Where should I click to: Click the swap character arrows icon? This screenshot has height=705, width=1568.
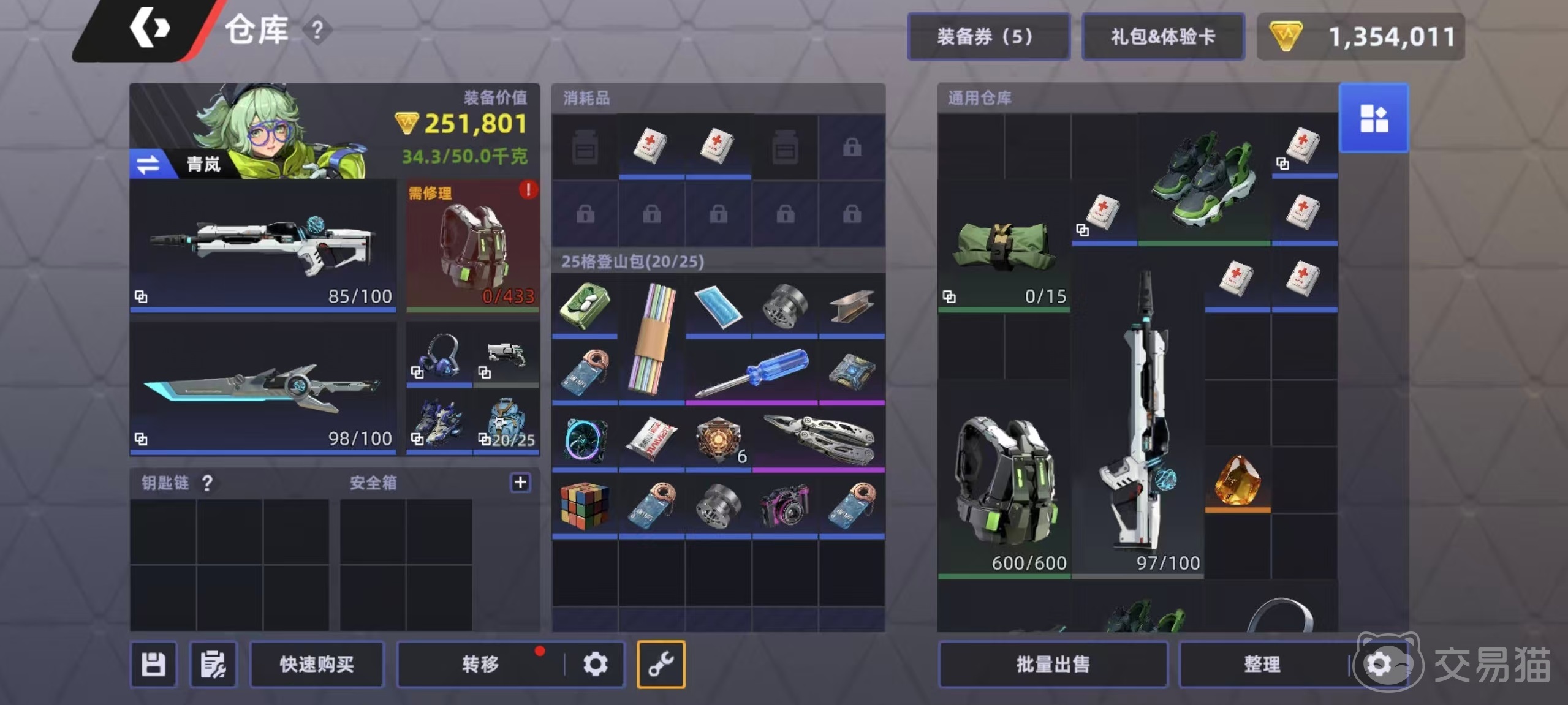148,164
